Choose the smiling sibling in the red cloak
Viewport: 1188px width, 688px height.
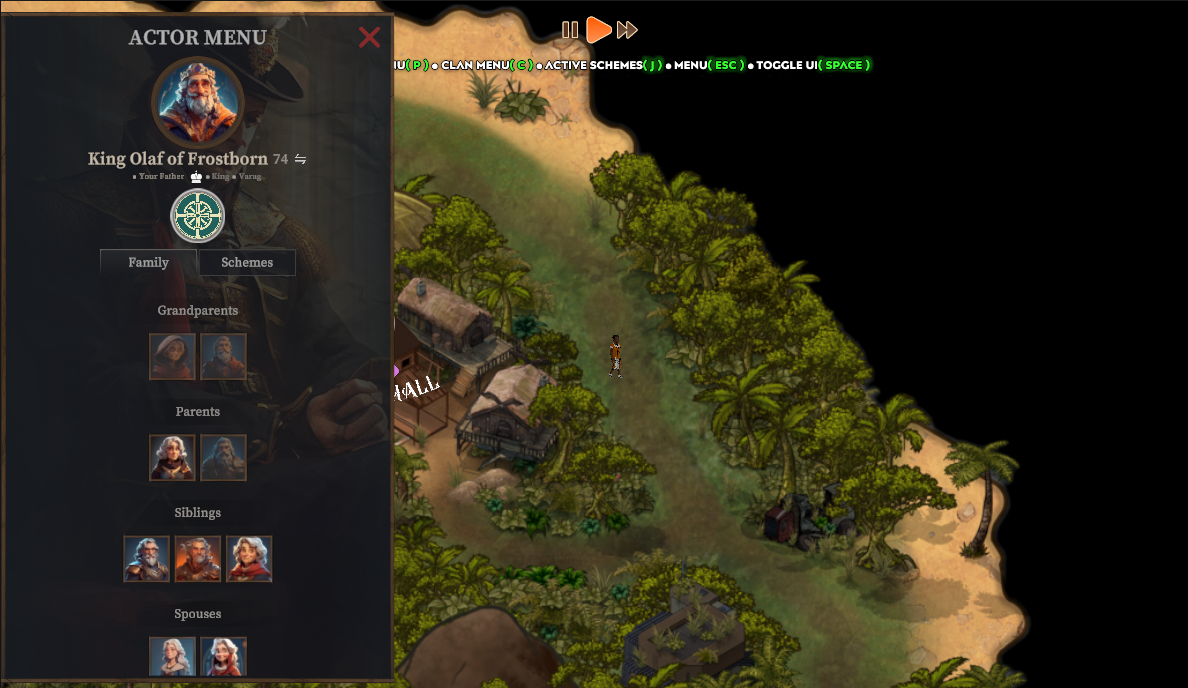[249, 558]
